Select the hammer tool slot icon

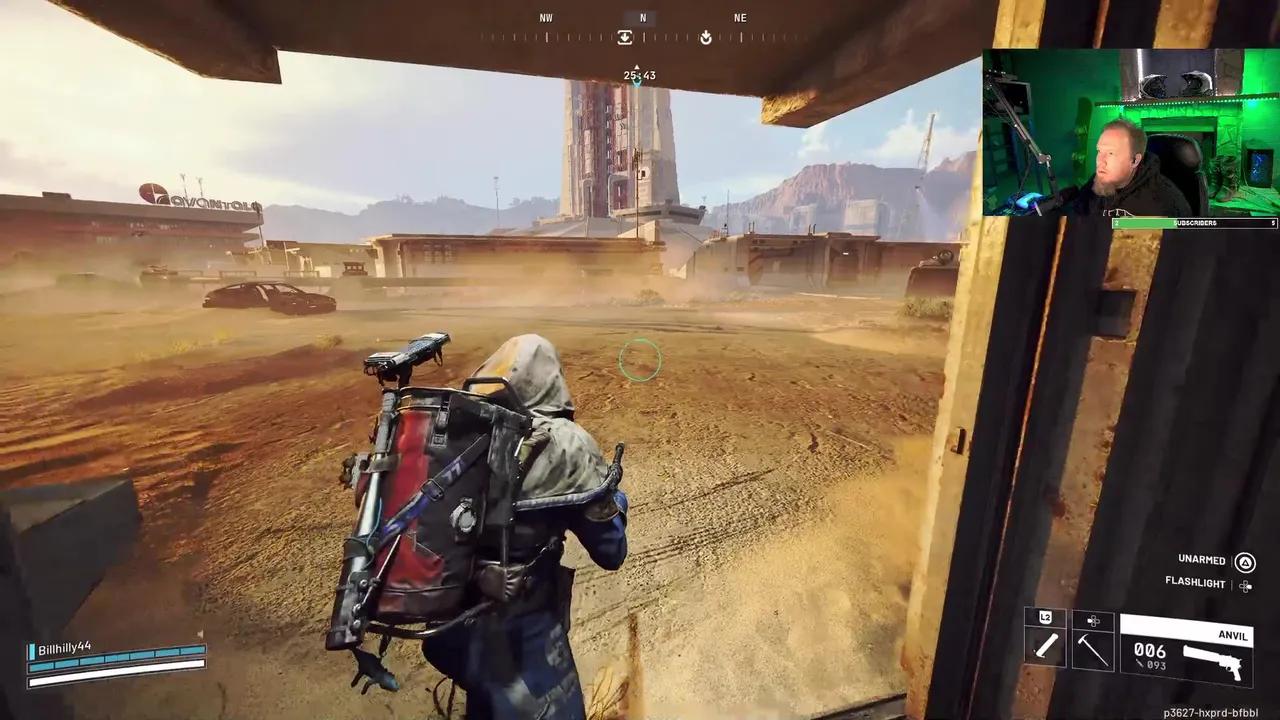tap(1092, 650)
